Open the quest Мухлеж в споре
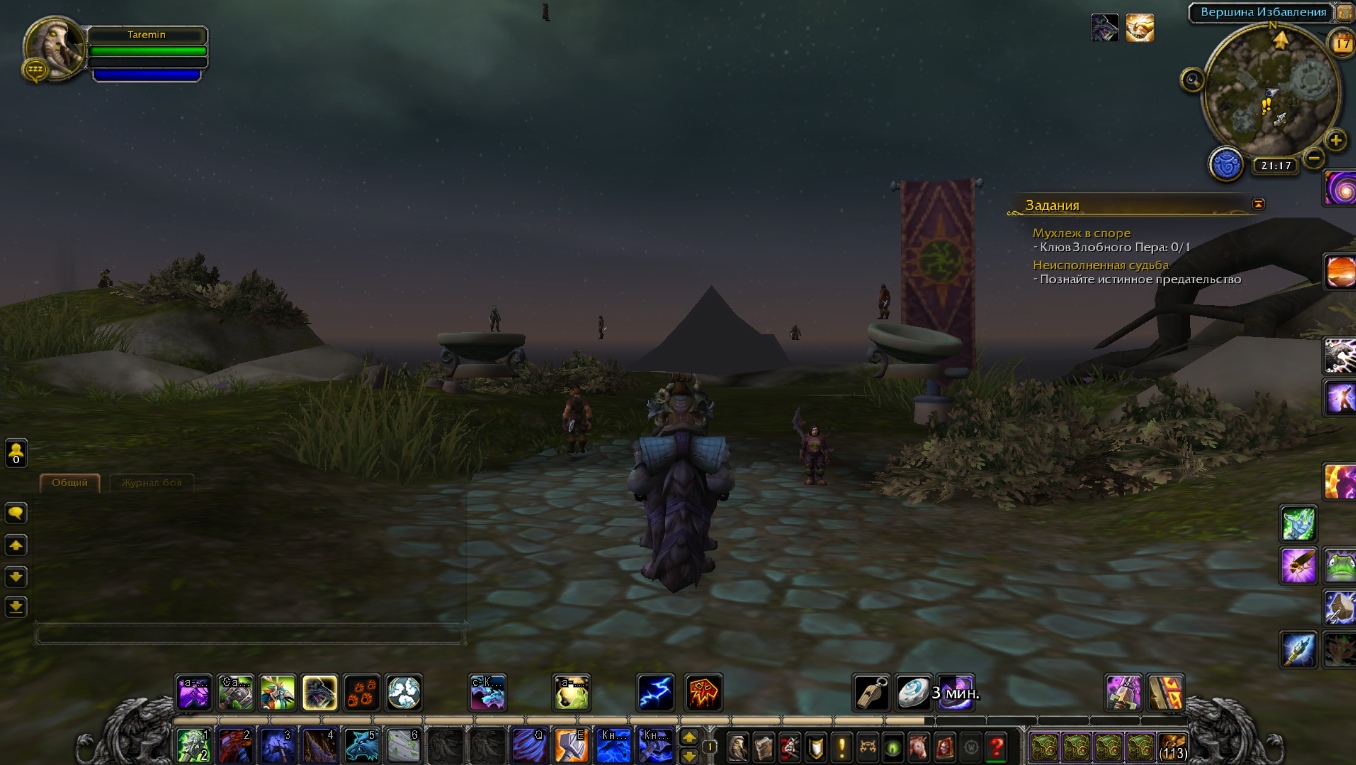 click(1081, 233)
